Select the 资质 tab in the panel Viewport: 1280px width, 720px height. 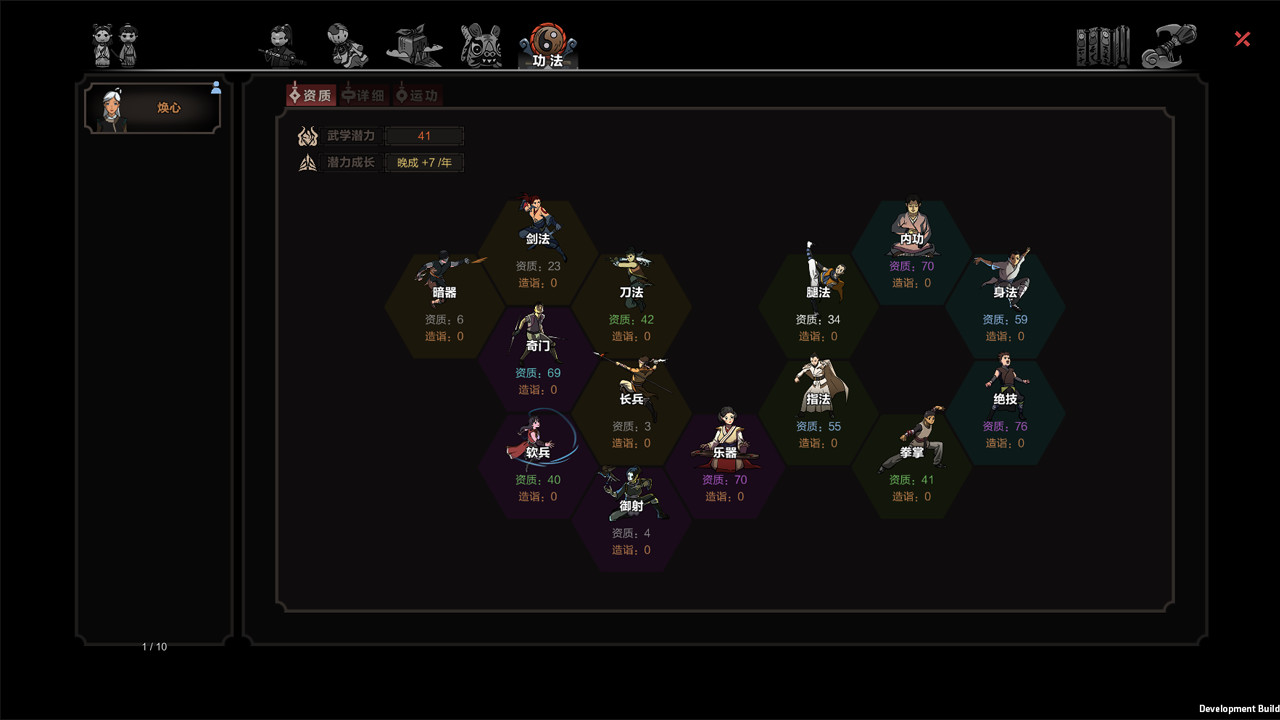311,94
